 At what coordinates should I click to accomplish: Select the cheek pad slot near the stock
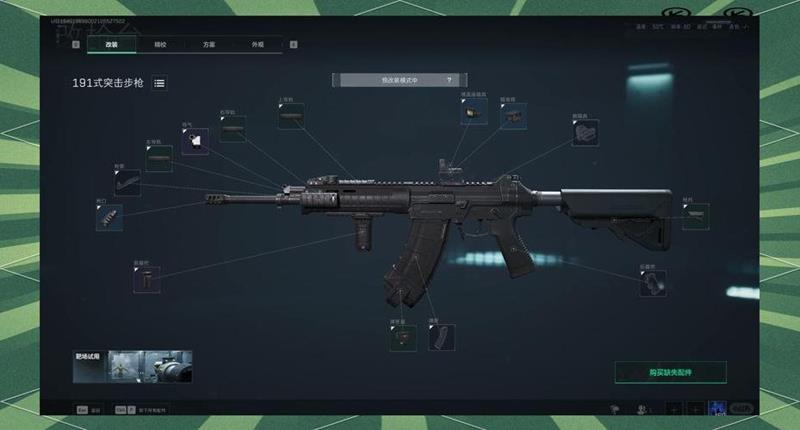(585, 133)
